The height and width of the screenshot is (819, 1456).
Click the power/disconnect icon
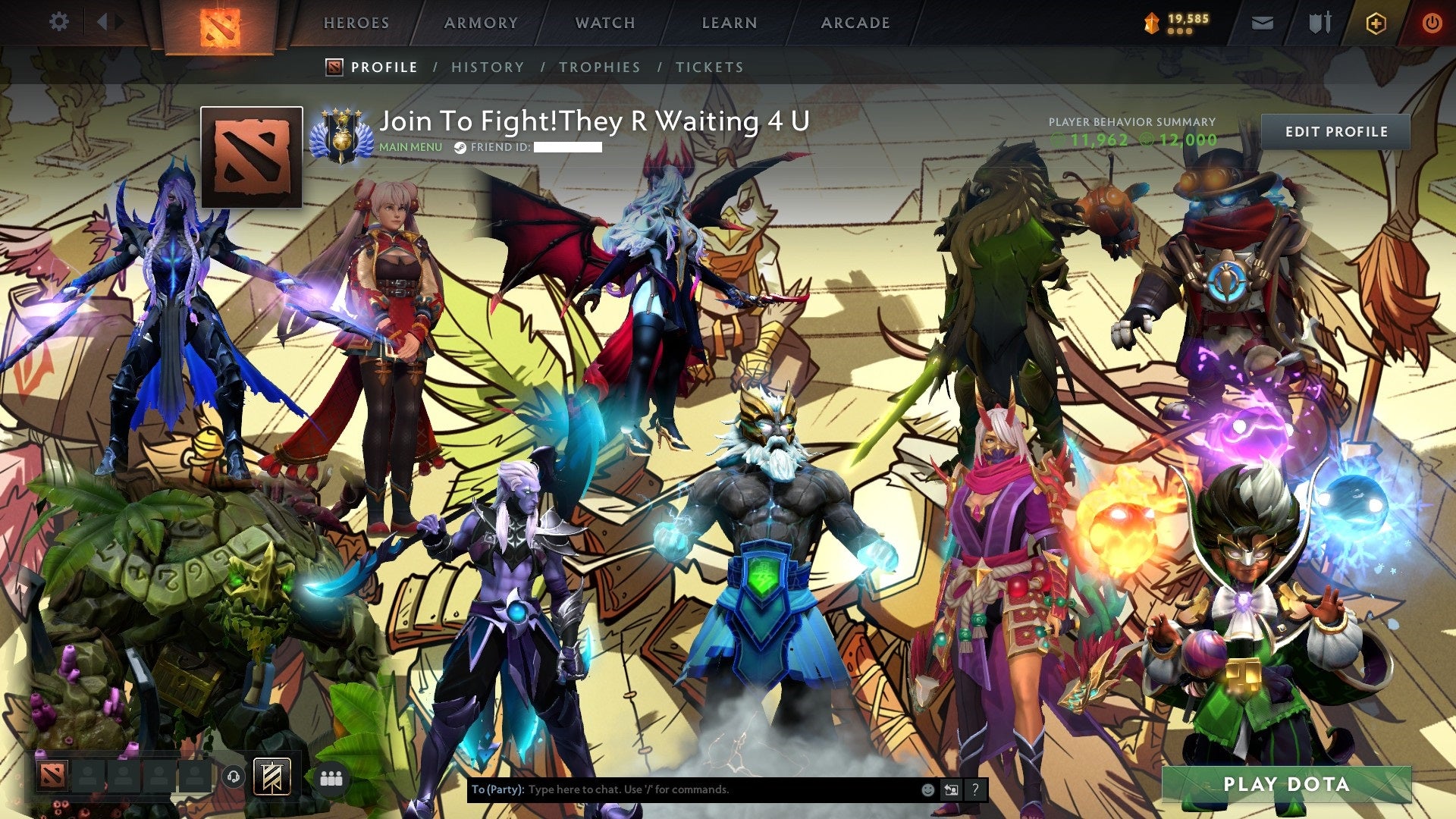(1433, 20)
